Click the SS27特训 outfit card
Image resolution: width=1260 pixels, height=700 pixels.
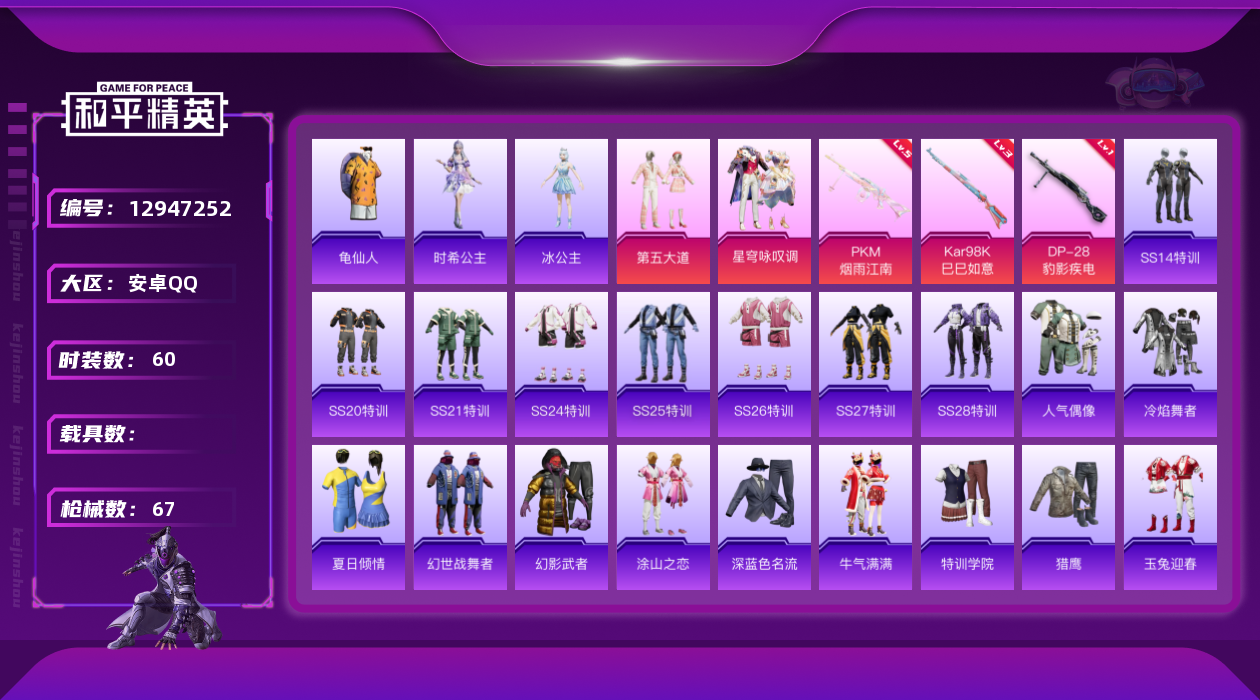pos(865,364)
